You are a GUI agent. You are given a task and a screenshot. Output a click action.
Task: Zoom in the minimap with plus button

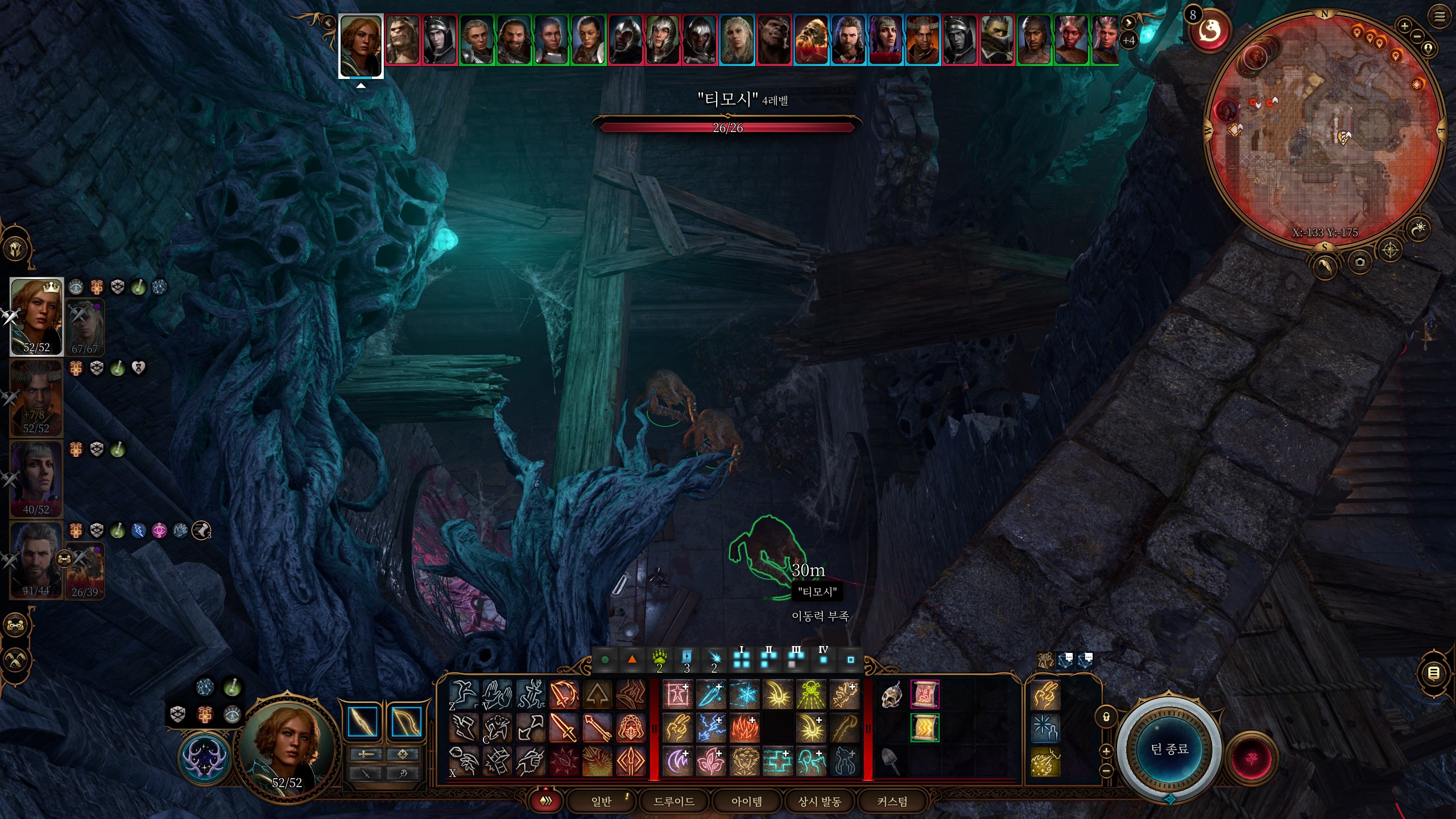(1404, 26)
